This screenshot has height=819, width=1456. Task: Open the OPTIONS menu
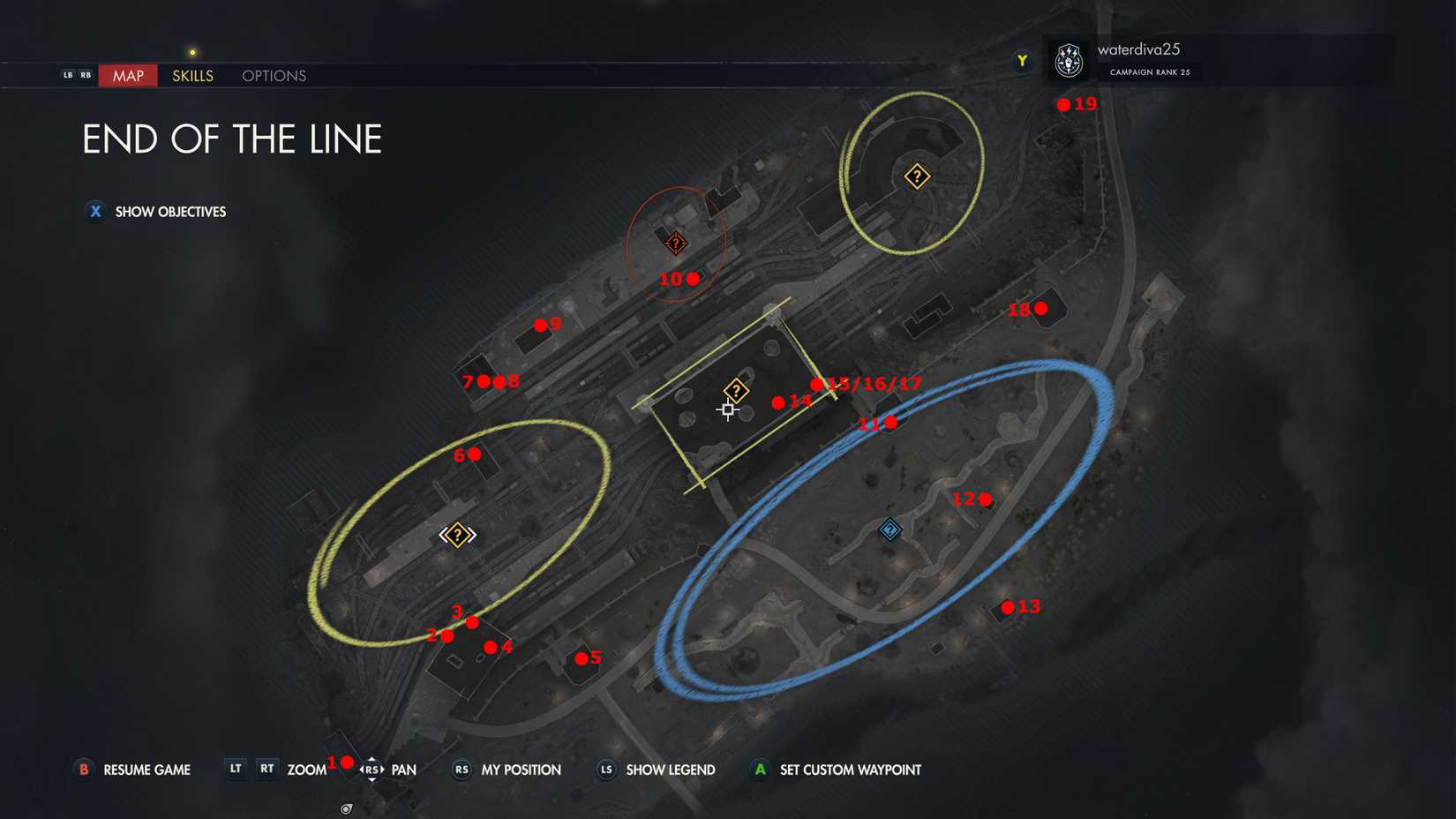[273, 76]
